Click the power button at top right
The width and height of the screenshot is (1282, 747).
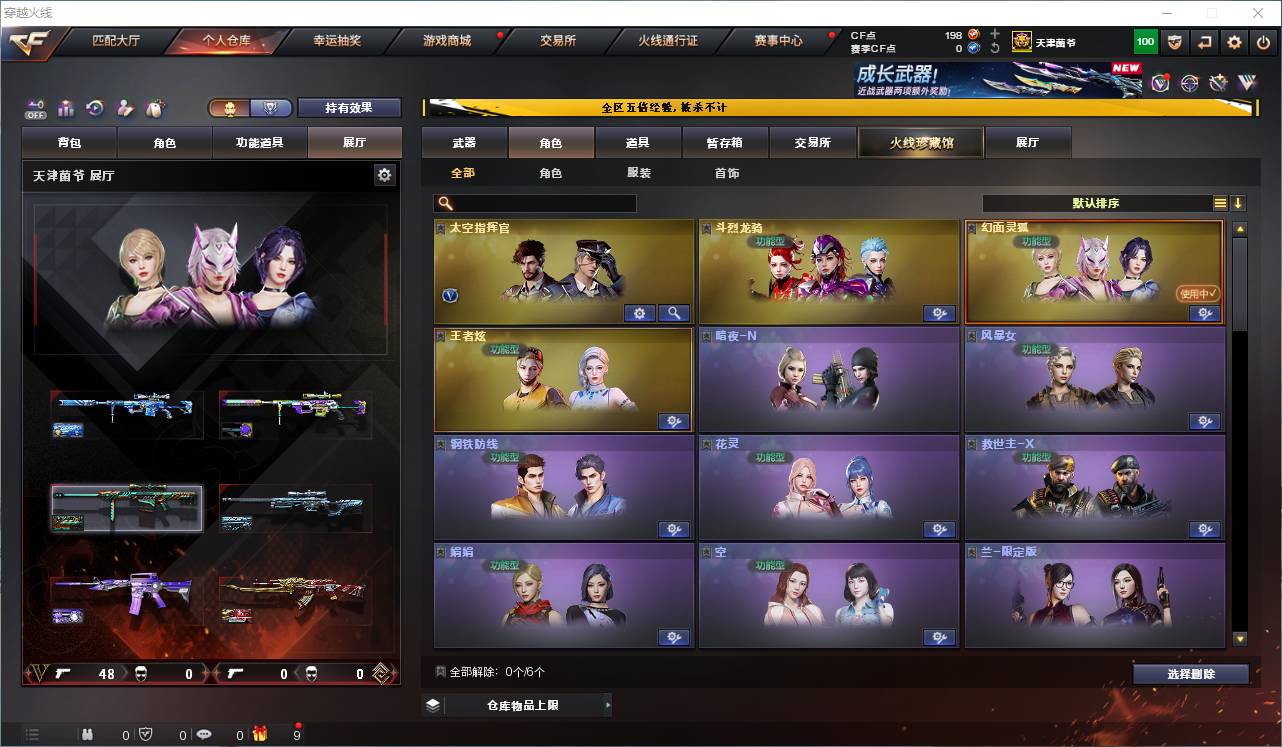[1262, 42]
